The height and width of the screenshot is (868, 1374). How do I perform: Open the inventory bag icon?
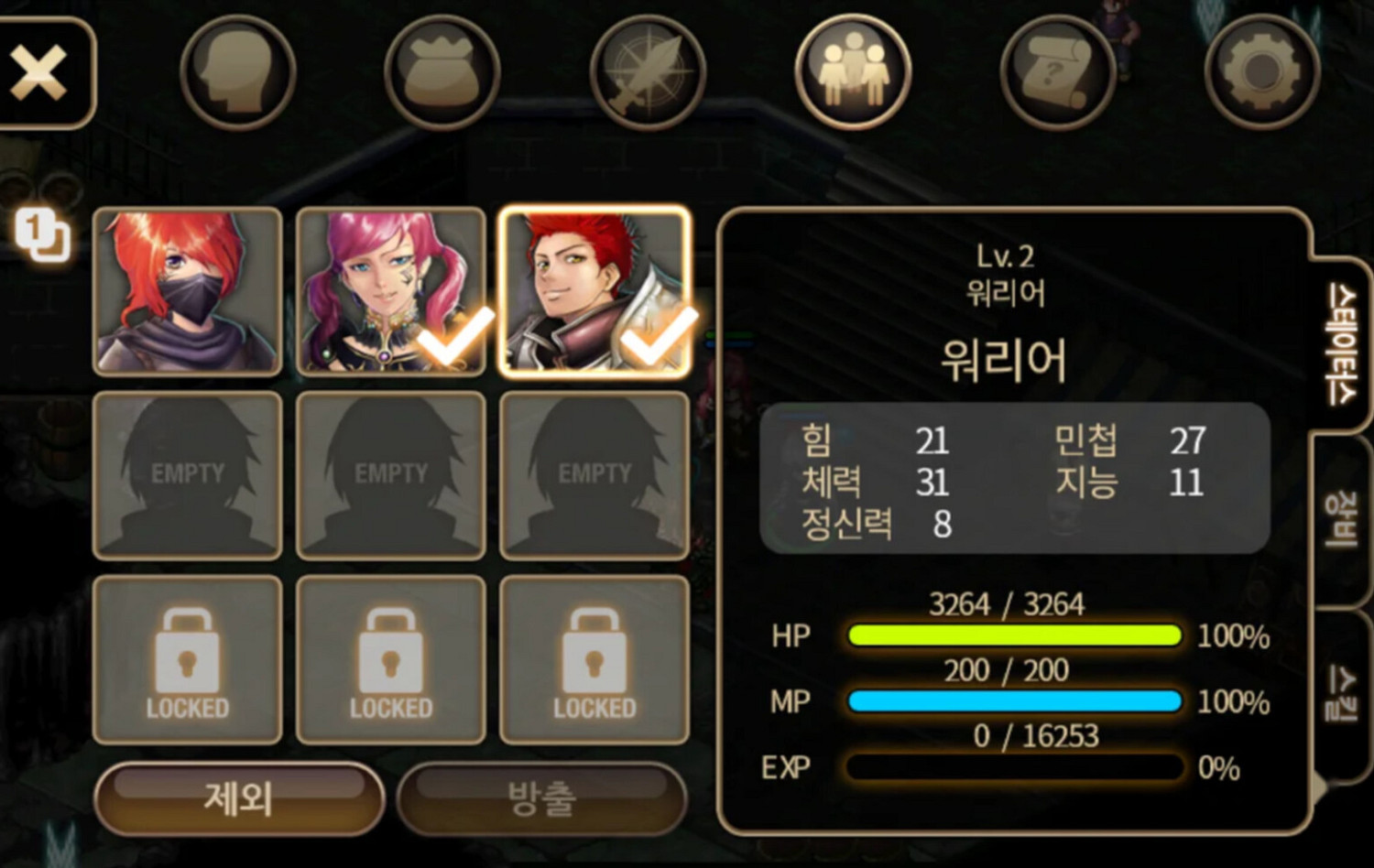coord(442,73)
